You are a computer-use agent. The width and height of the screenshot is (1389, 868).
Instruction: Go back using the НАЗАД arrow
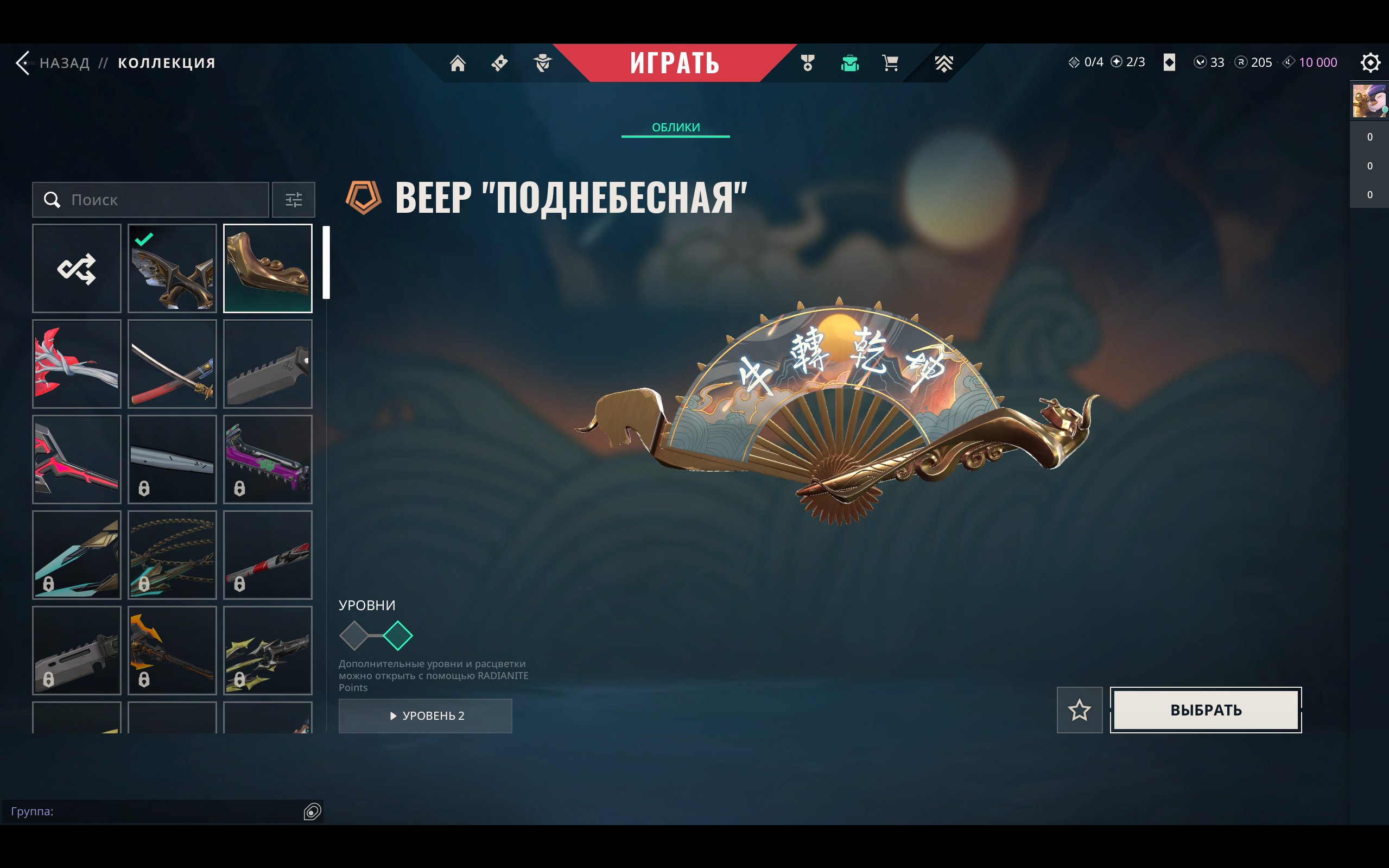coord(23,62)
